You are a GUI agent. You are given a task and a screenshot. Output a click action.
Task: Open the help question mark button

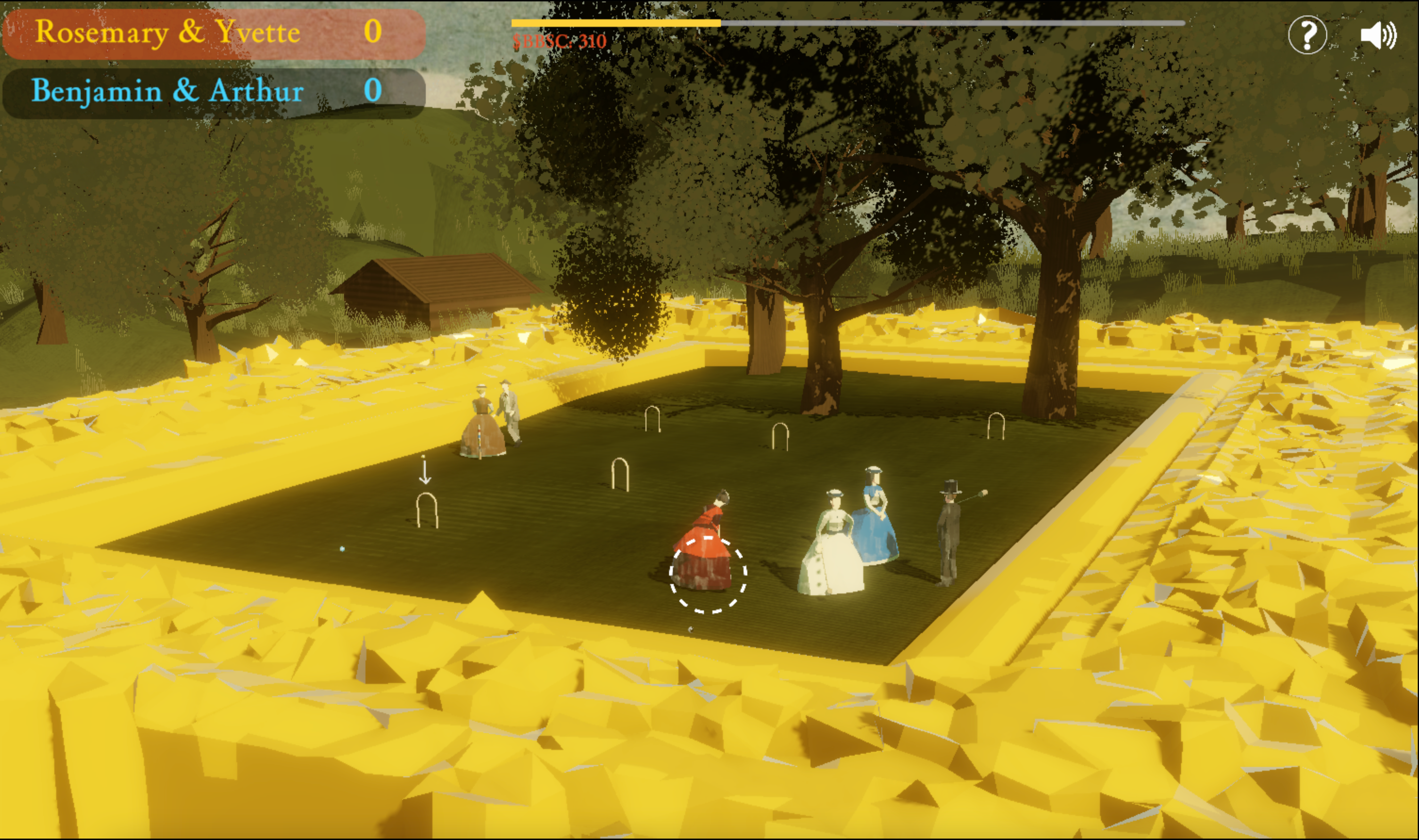(1307, 35)
